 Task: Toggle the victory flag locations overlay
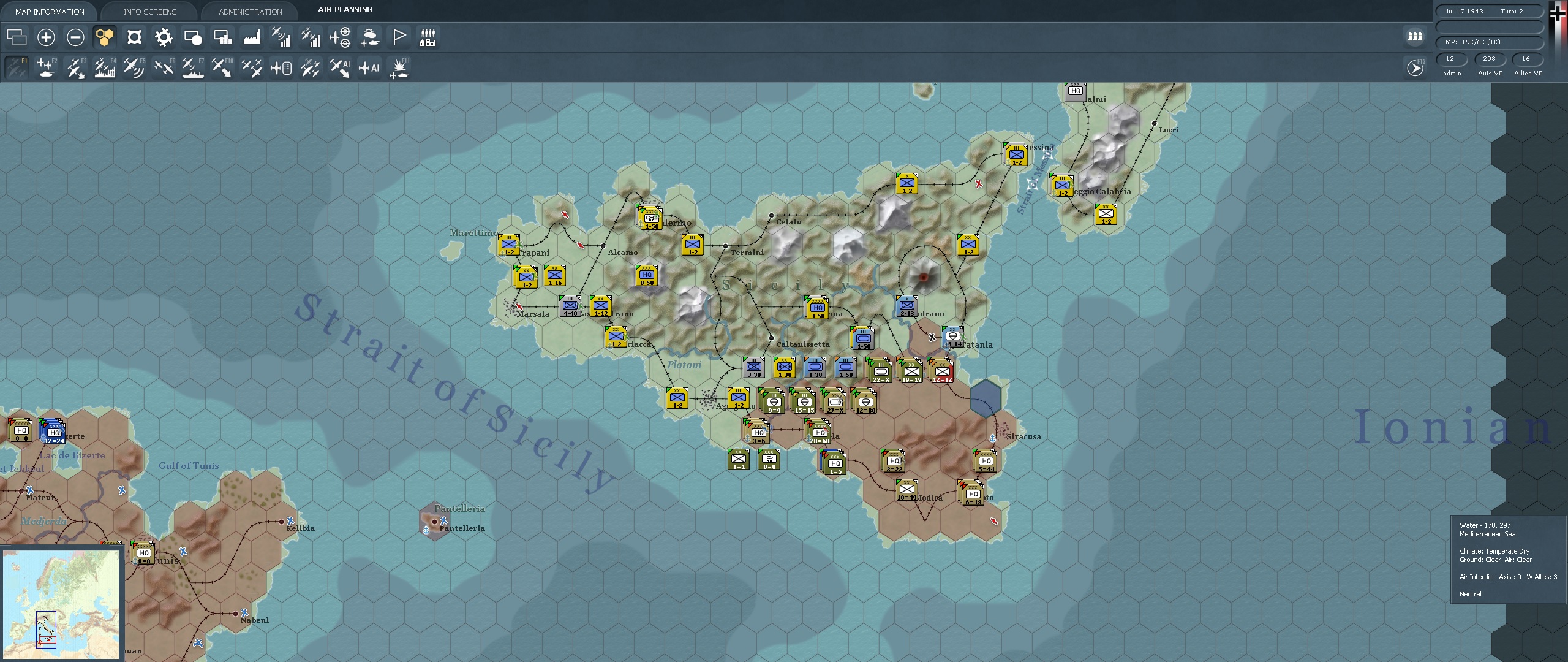click(399, 37)
